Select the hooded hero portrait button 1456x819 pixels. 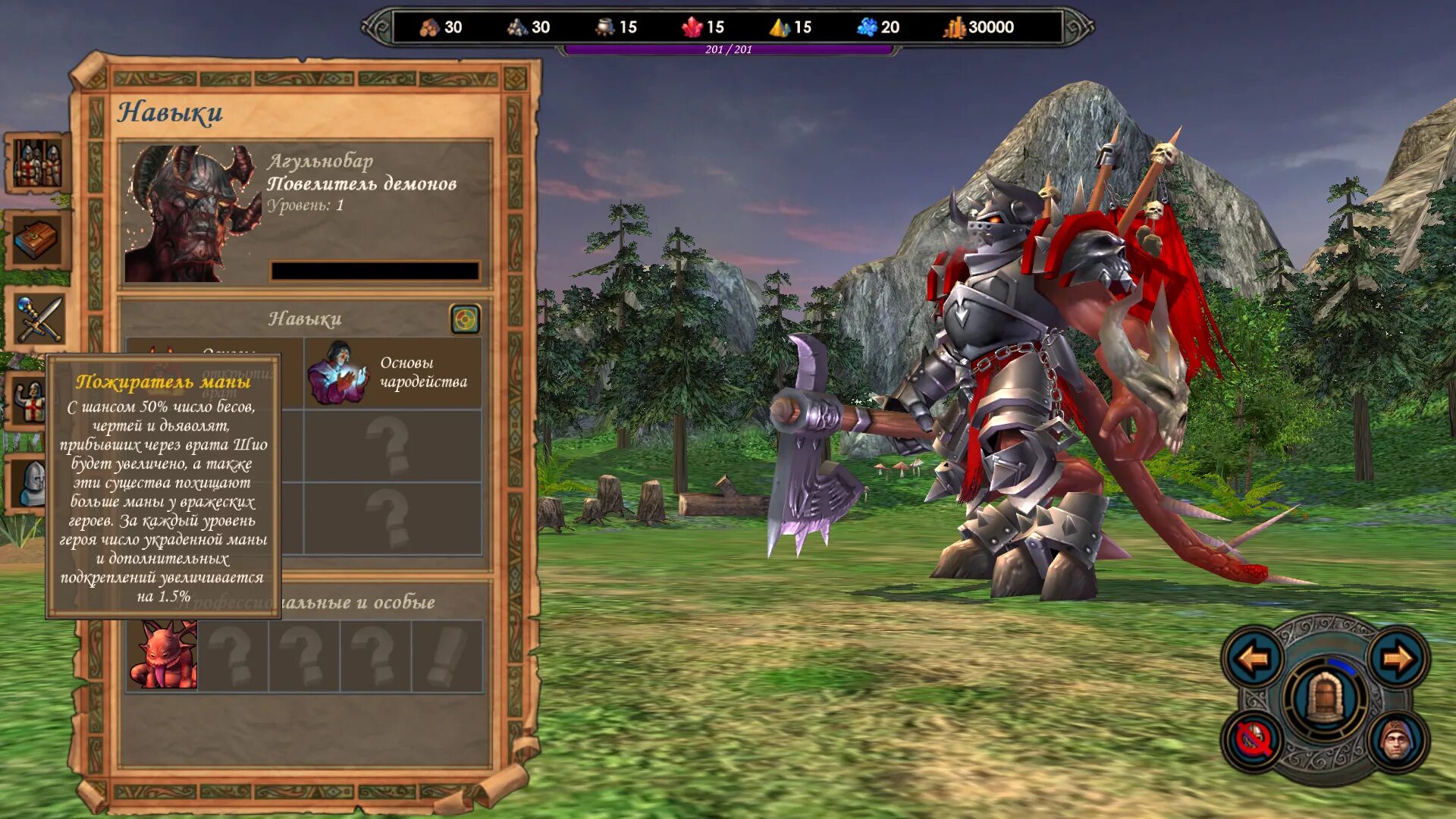click(x=1398, y=739)
